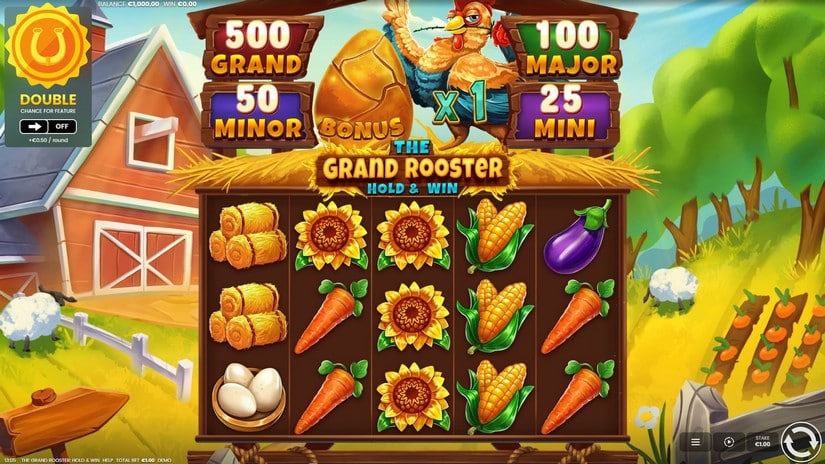825x464 pixels.
Task: Open the hamburger menu
Action: pyautogui.click(x=696, y=441)
